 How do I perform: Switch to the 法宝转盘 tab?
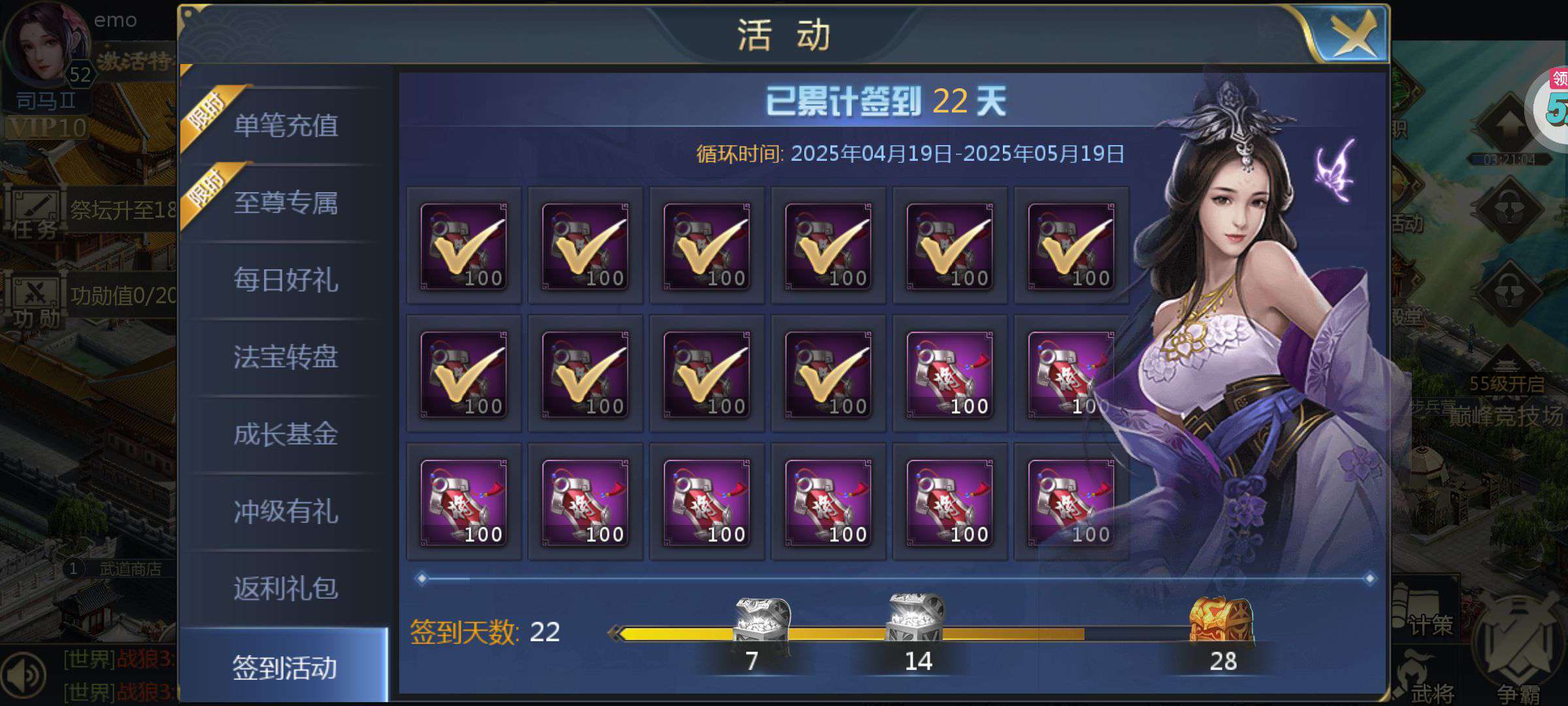(x=286, y=358)
